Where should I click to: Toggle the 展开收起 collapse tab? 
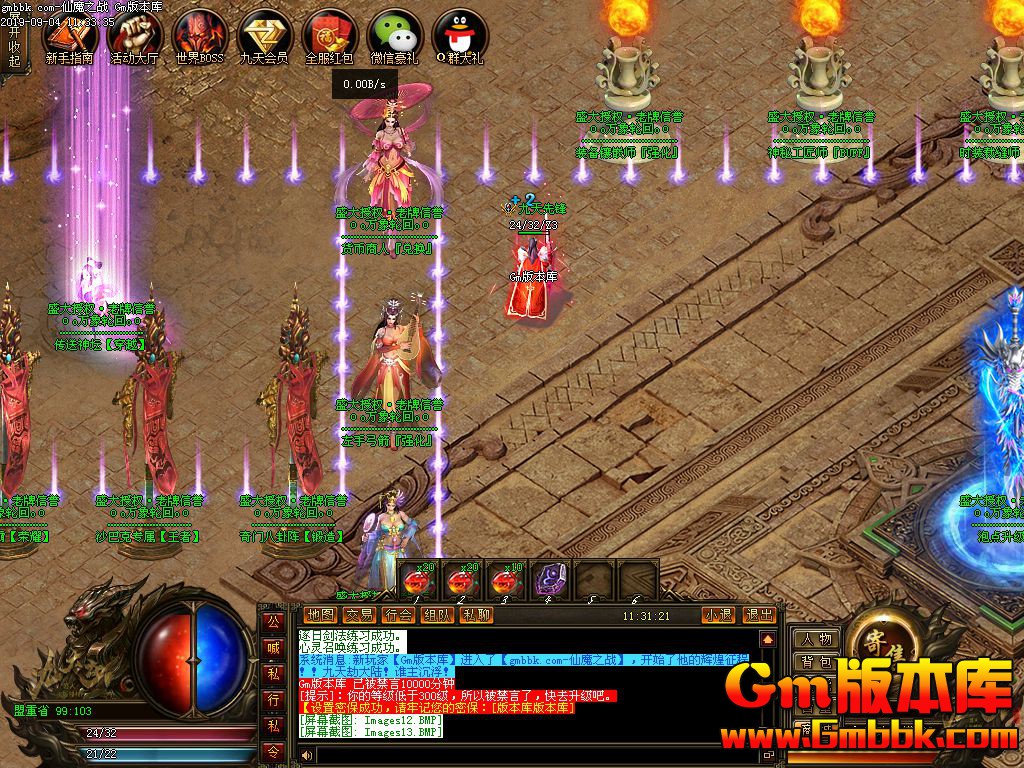click(14, 47)
